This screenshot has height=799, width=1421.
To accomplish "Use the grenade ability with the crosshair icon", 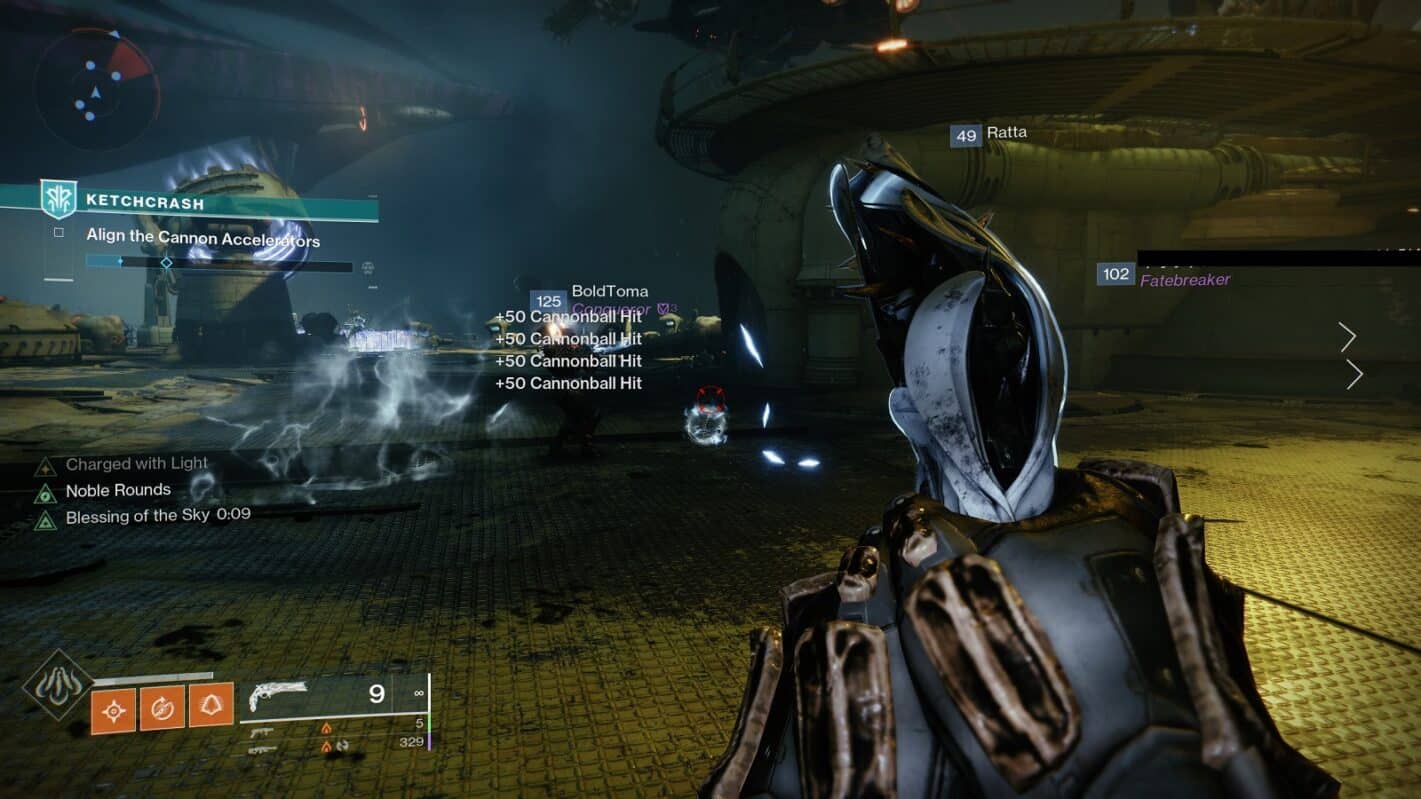I will click(114, 707).
